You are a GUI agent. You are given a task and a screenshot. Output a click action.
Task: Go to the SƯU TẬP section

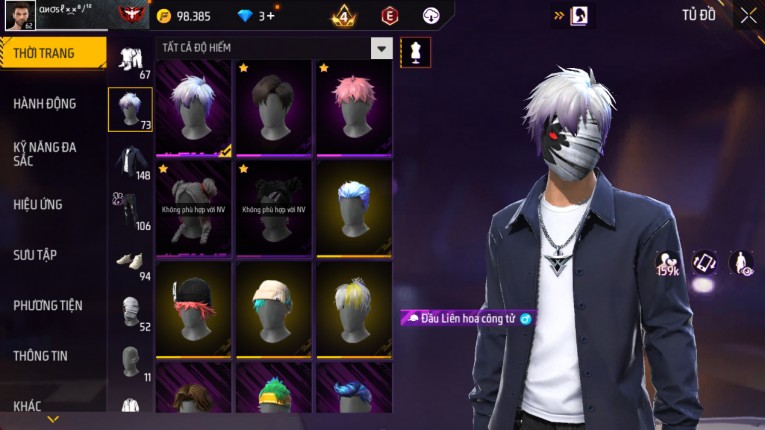tap(35, 254)
